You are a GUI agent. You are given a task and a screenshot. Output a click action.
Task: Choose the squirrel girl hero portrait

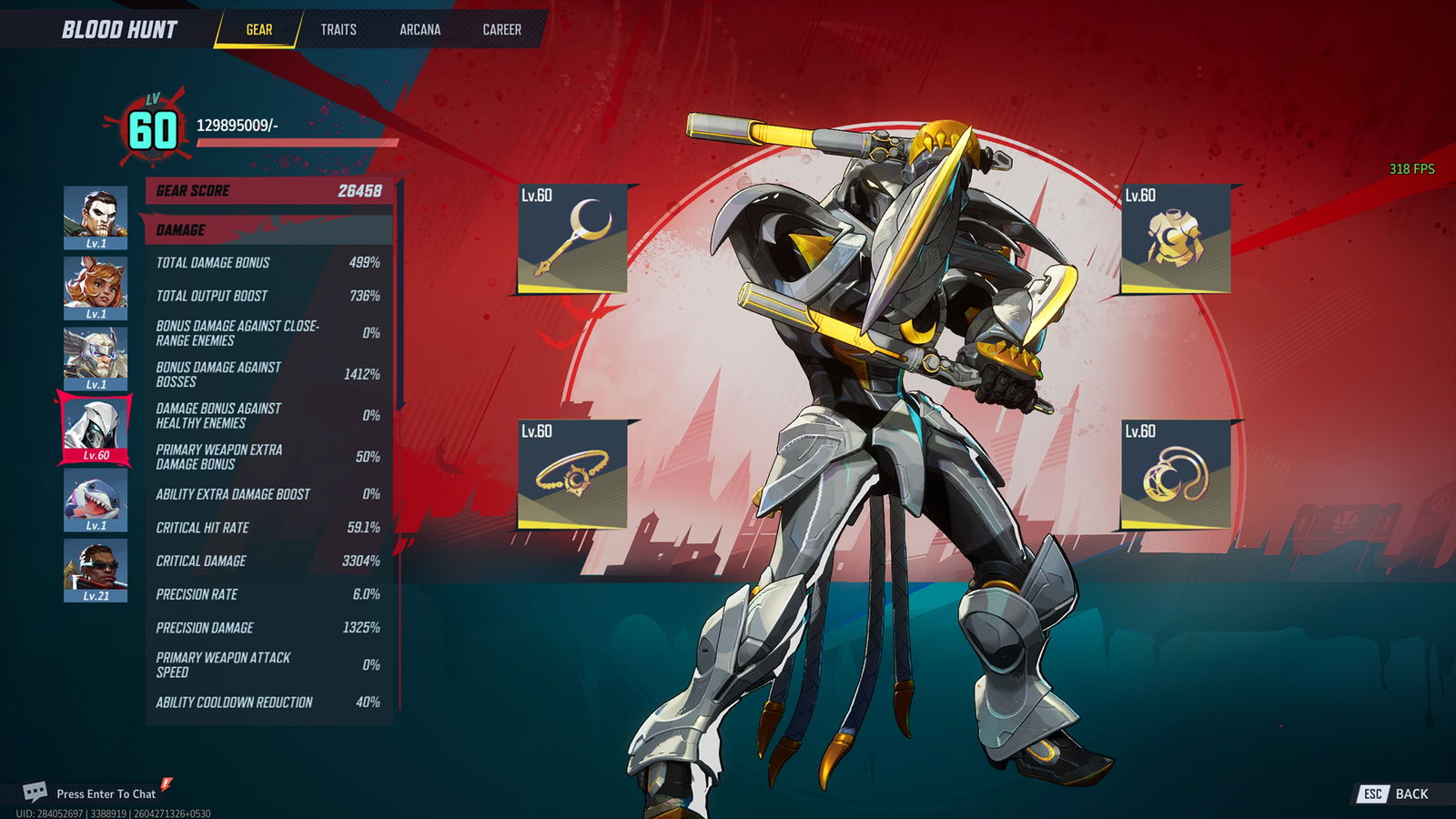click(96, 288)
